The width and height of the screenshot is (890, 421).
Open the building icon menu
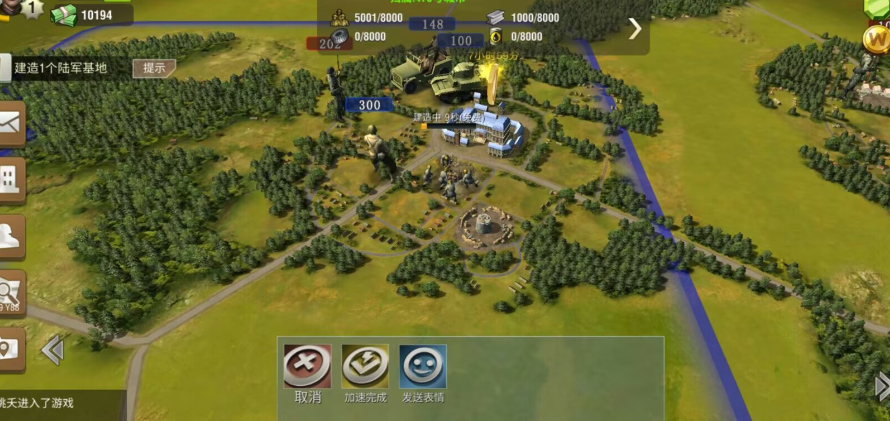click(11, 180)
